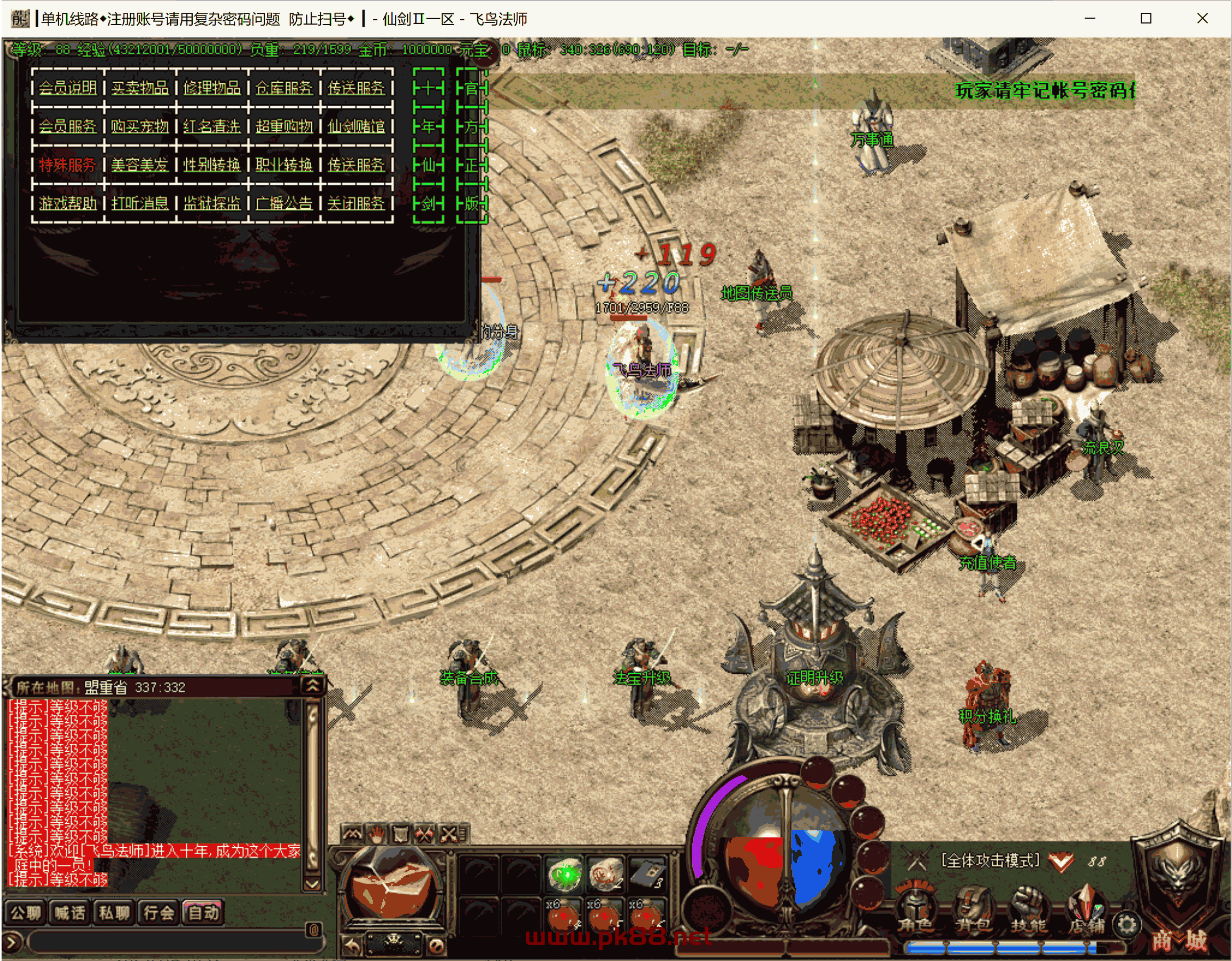This screenshot has width=1232, height=961.
Task: Choose 修理物品 repair service
Action: pos(211,88)
